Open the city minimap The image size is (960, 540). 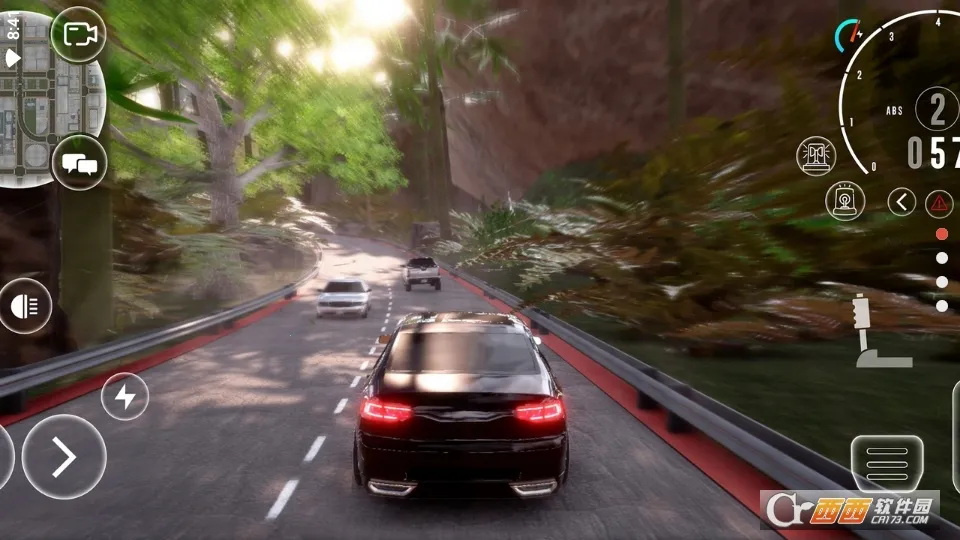50,95
